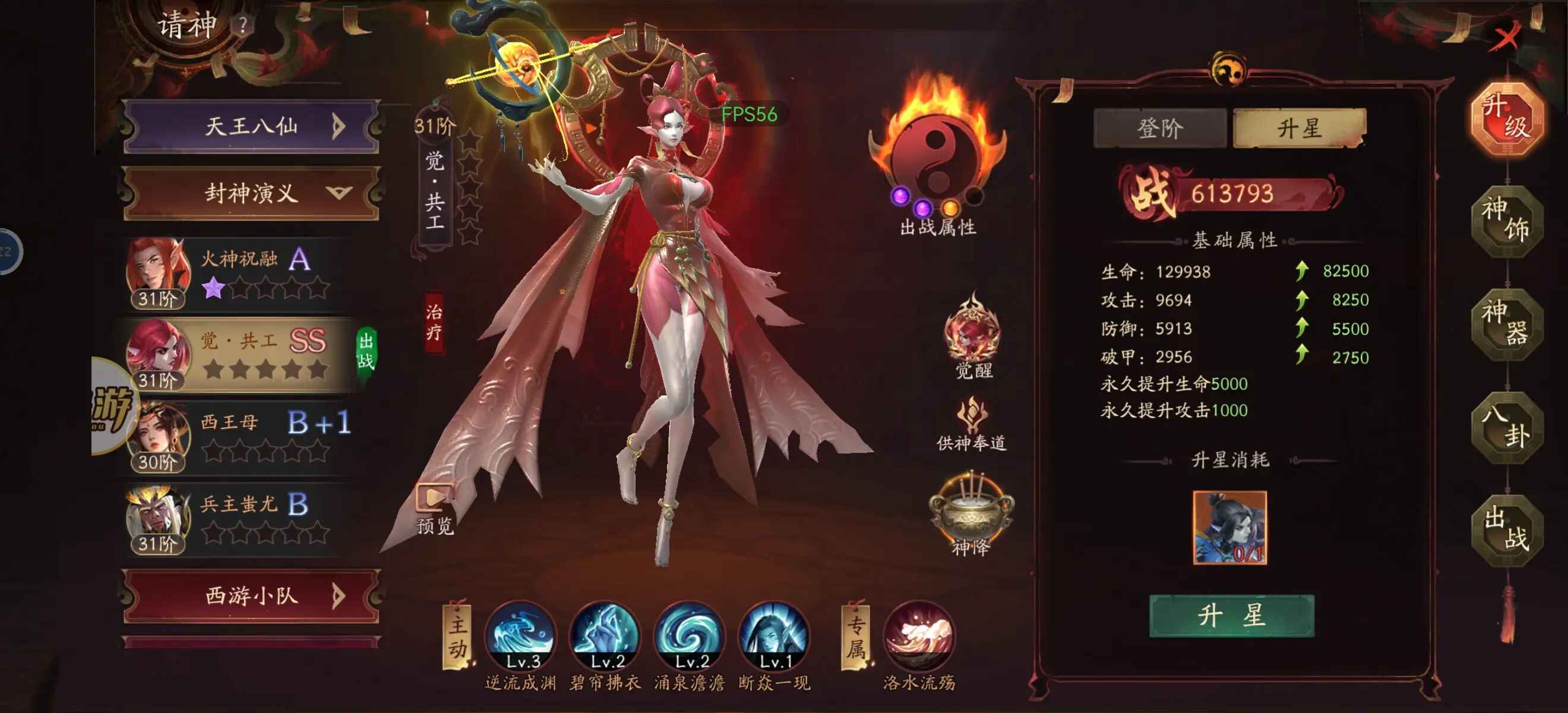The width and height of the screenshot is (1568, 713).
Task: Switch to the 登阶 tab
Action: tap(1160, 128)
